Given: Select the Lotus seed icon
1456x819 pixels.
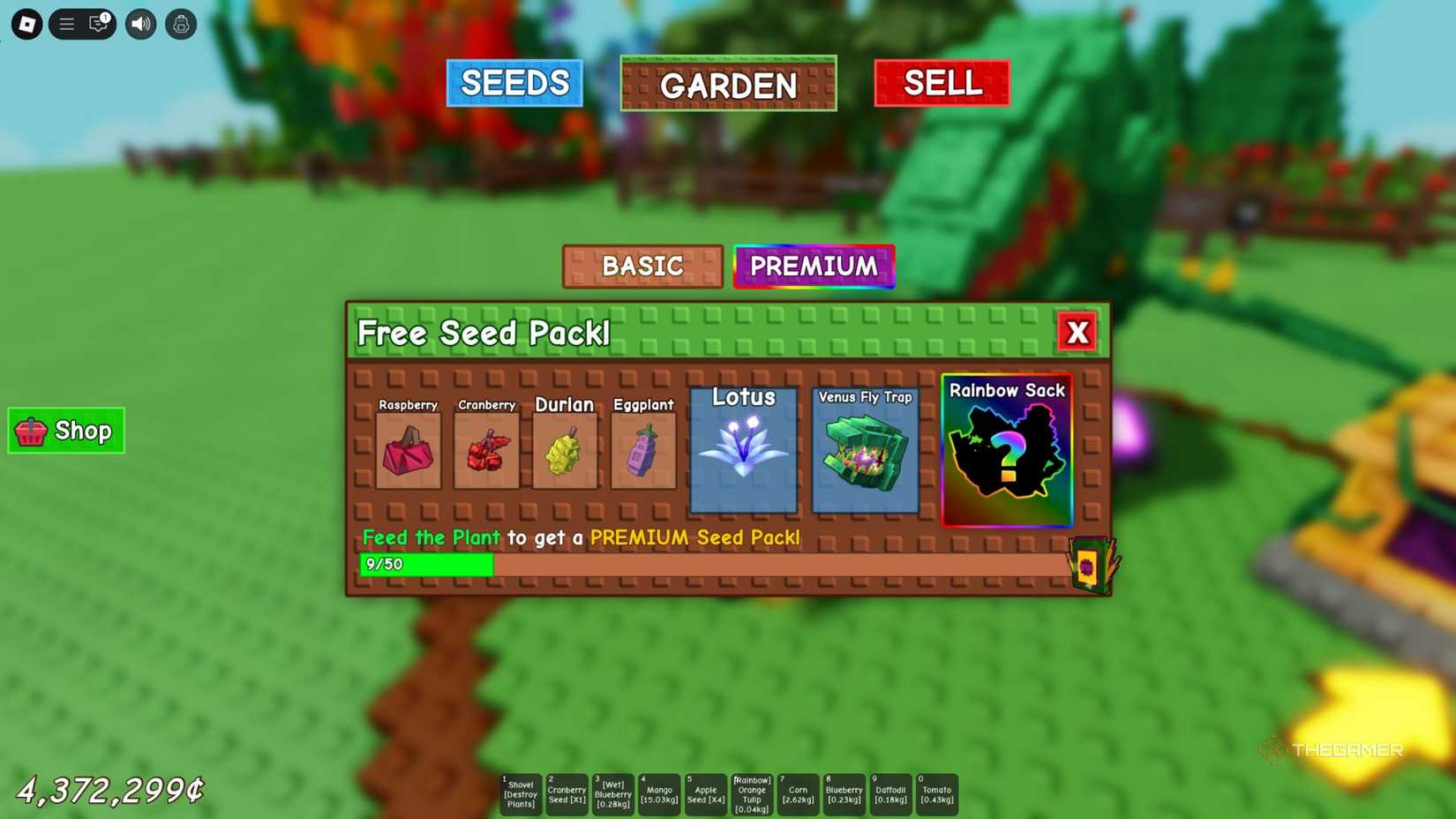Looking at the screenshot, I should [744, 450].
